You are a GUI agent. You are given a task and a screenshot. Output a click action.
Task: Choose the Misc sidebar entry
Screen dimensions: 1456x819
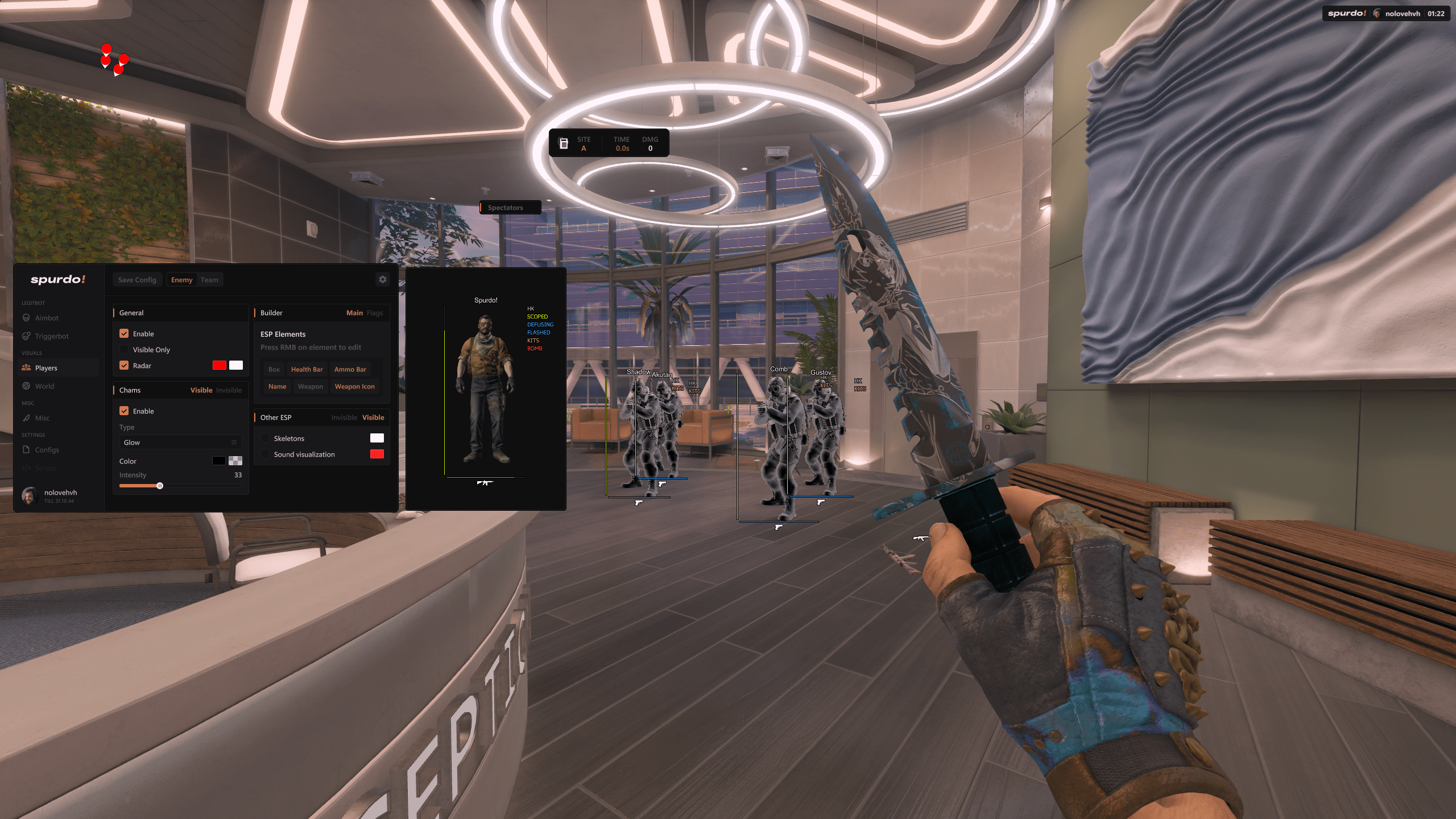42,418
